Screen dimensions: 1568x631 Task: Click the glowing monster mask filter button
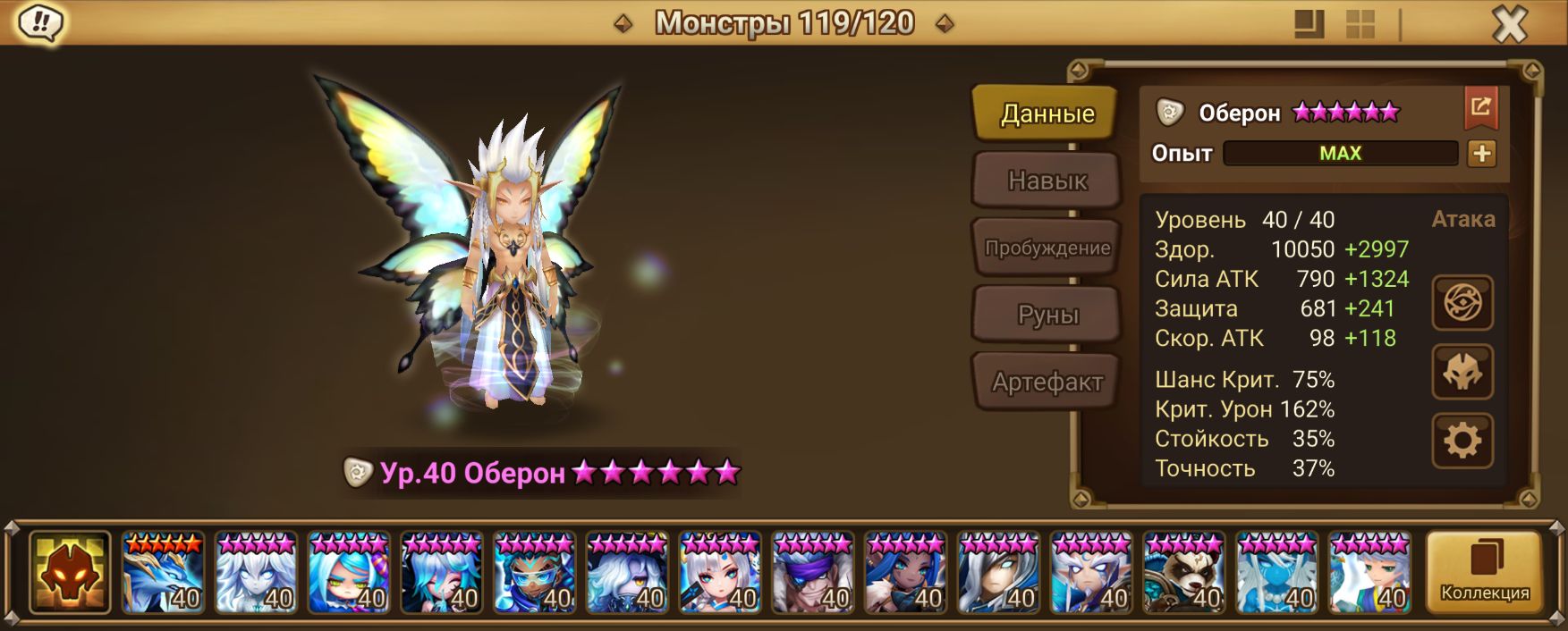tap(70, 573)
